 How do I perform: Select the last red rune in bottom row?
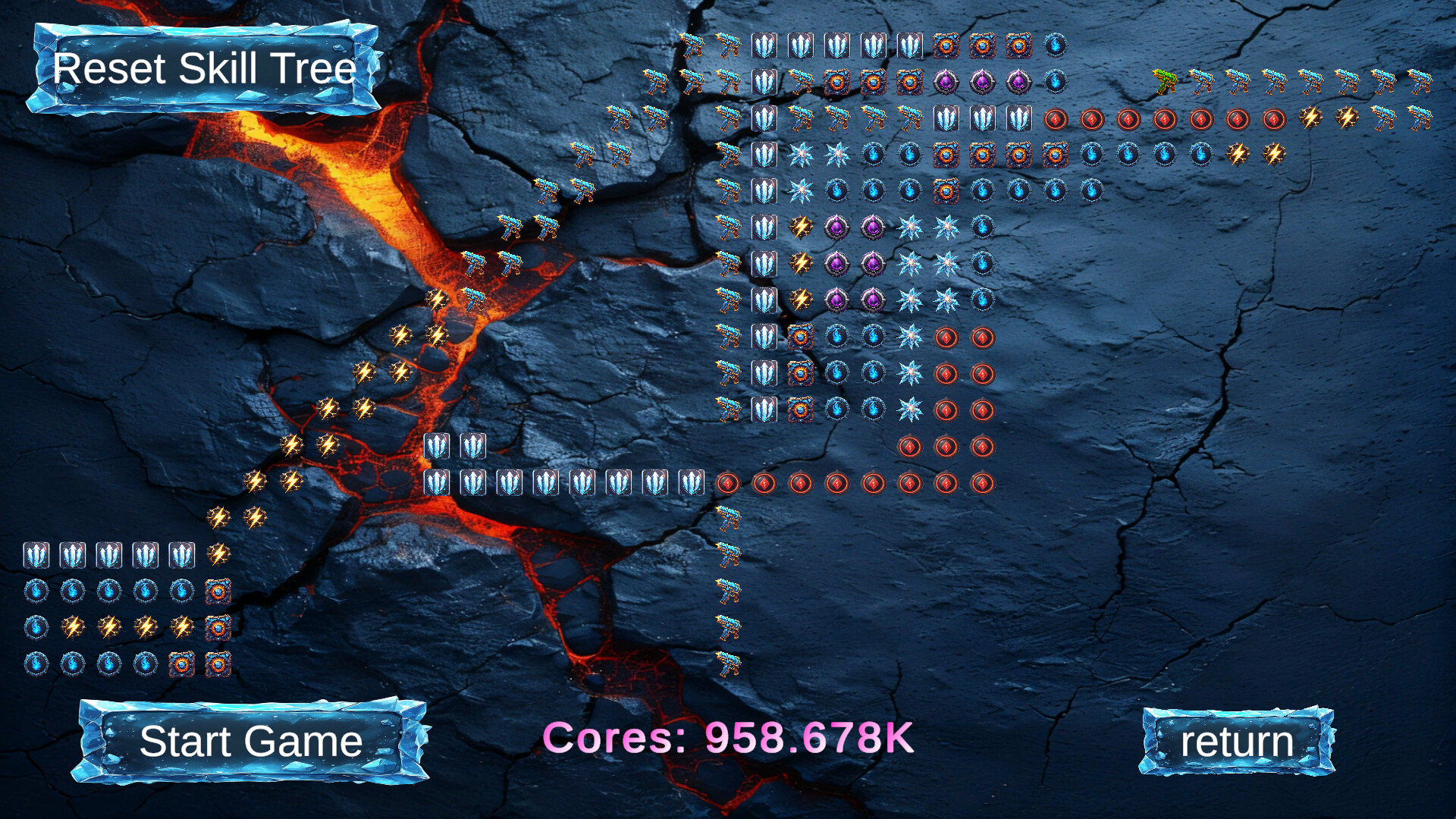(984, 483)
